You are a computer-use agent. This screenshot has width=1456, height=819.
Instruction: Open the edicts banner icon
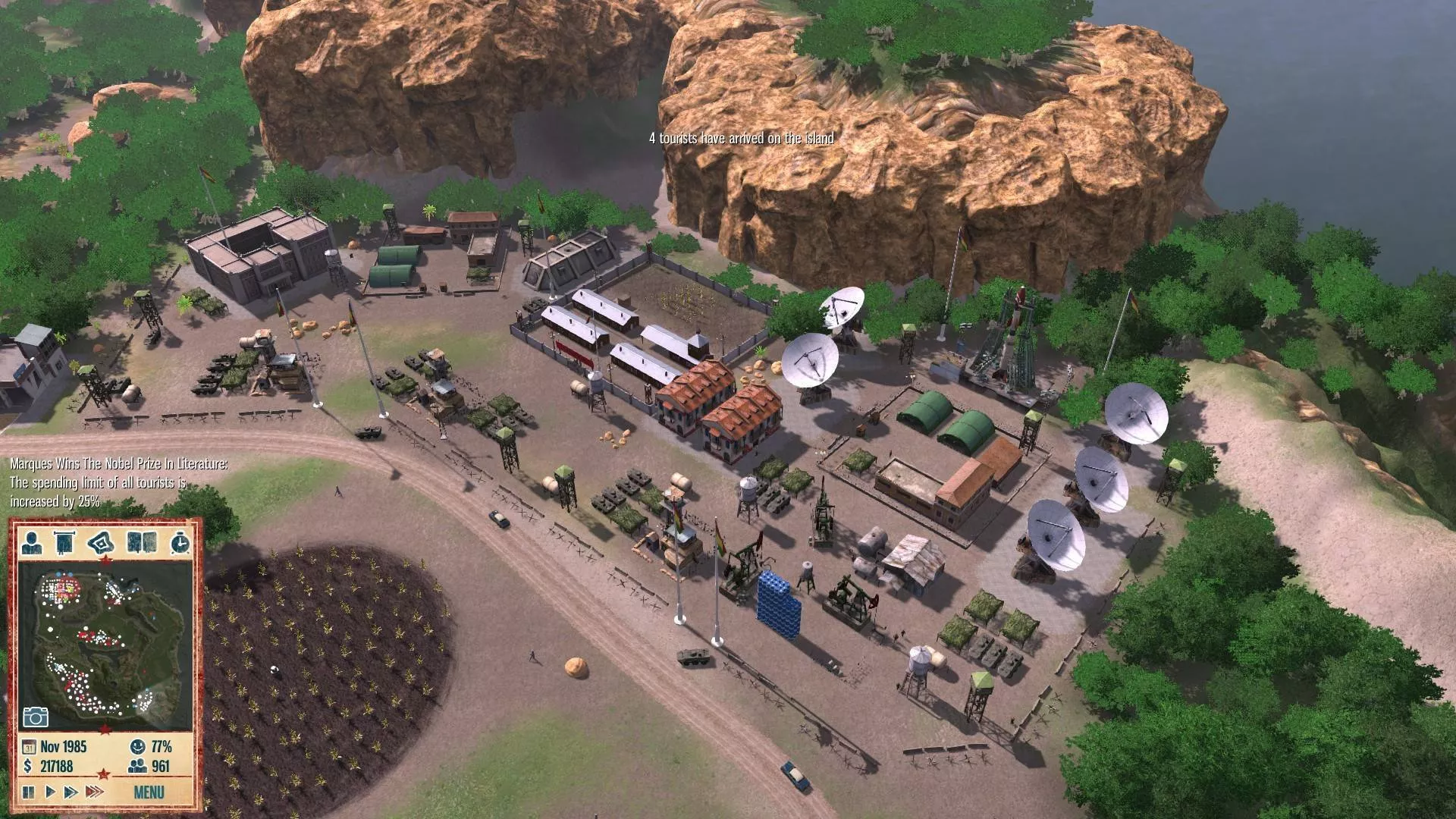(x=64, y=542)
